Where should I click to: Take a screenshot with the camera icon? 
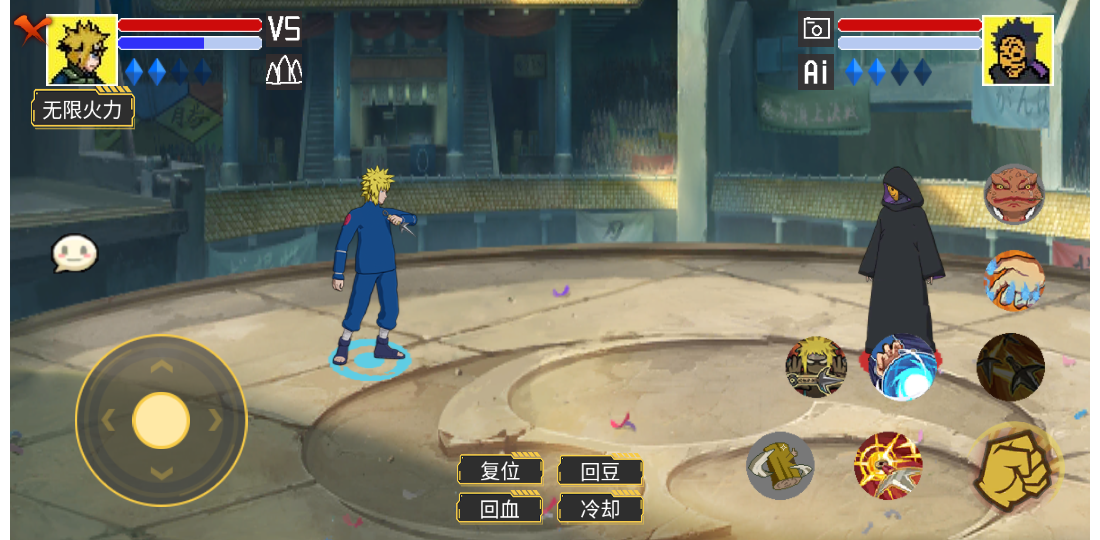click(817, 29)
